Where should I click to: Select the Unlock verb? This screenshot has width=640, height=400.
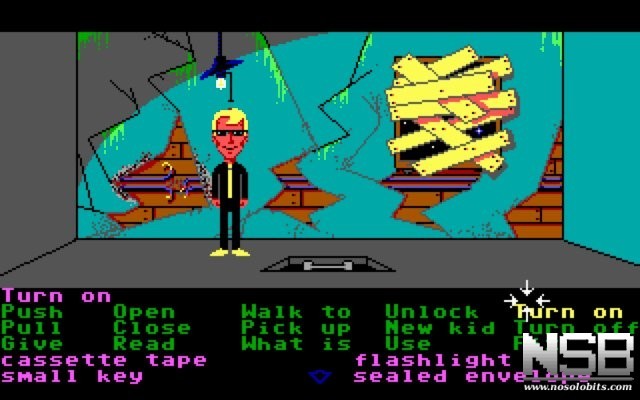432,312
